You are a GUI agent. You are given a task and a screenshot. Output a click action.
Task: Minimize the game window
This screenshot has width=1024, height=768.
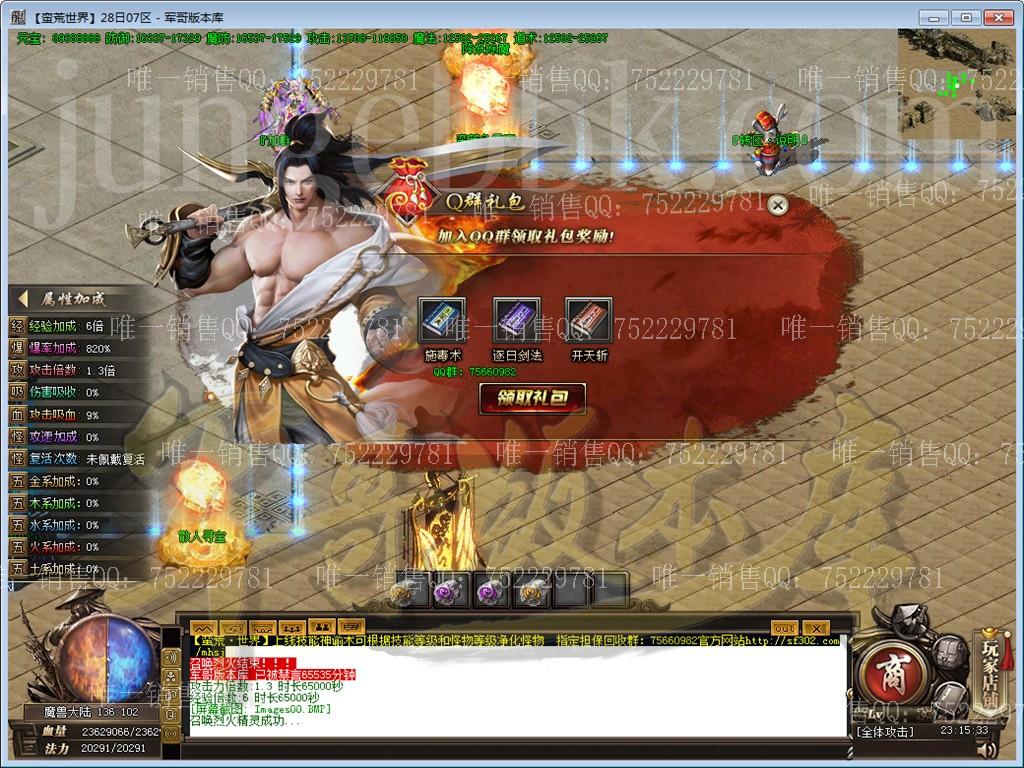(935, 17)
